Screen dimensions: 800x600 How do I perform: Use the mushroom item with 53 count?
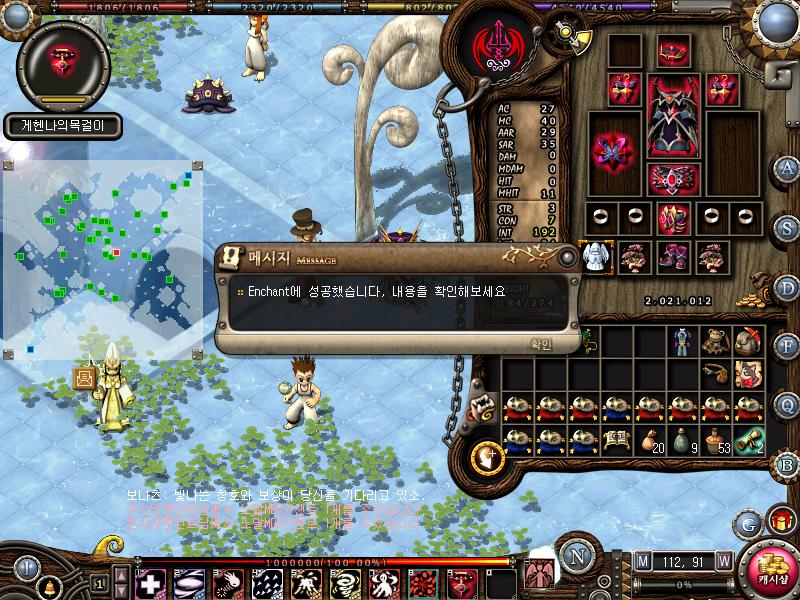[716, 439]
